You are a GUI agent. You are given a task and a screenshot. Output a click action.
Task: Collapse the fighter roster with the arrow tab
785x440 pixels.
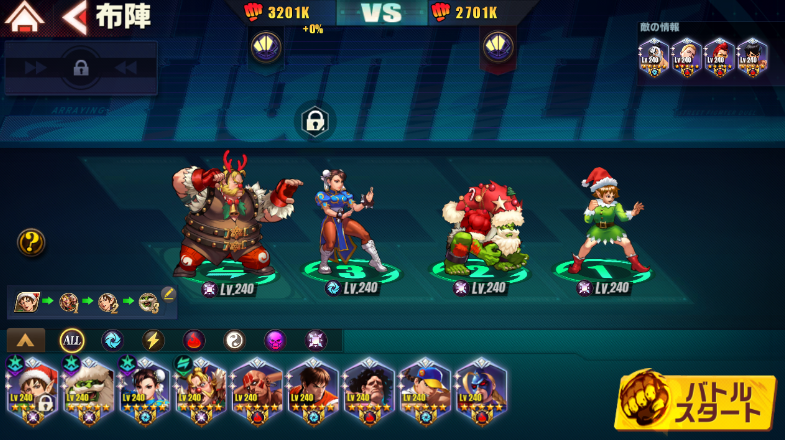pos(26,340)
